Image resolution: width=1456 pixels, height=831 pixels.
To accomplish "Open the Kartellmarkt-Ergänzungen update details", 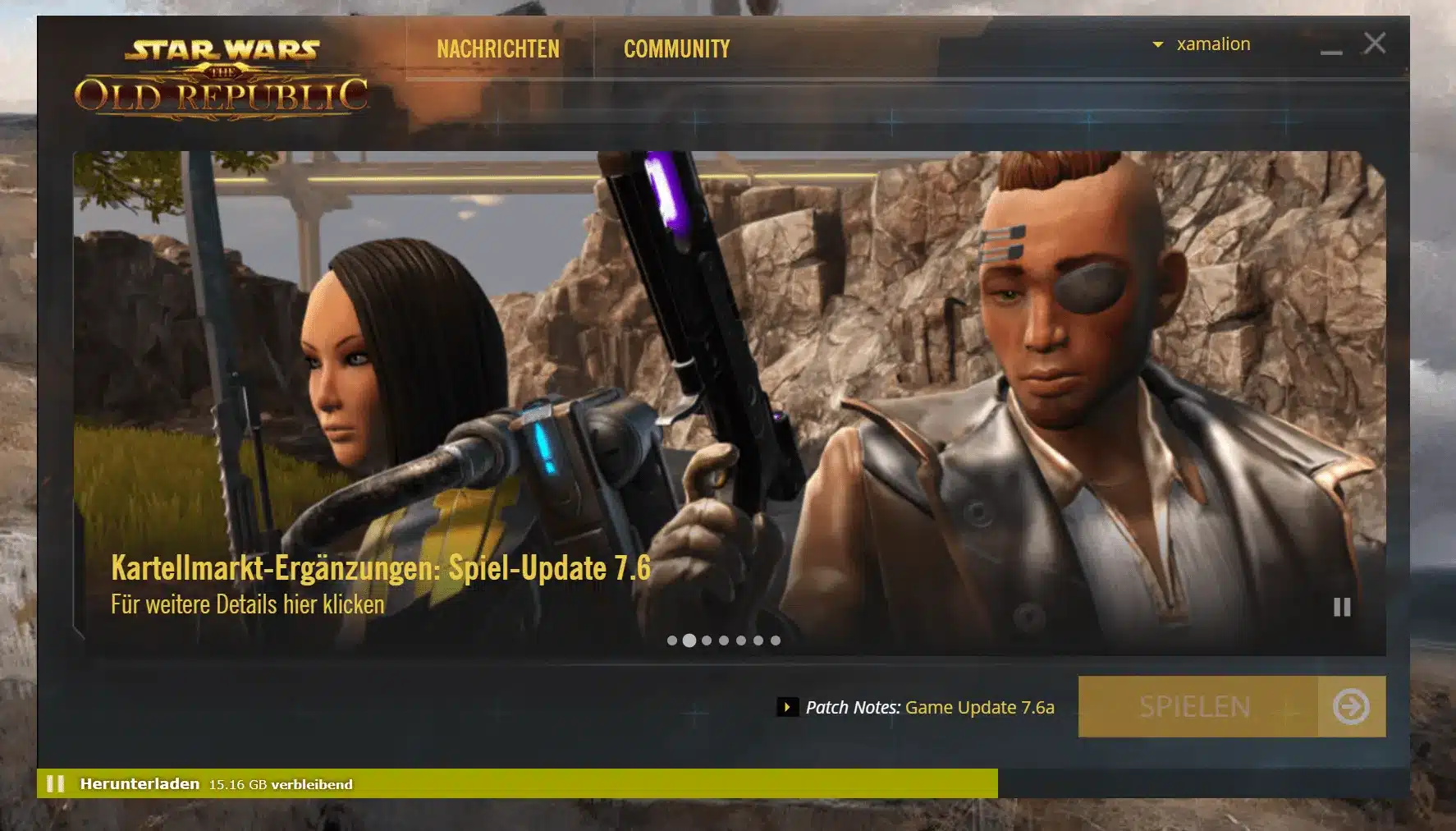I will click(380, 565).
